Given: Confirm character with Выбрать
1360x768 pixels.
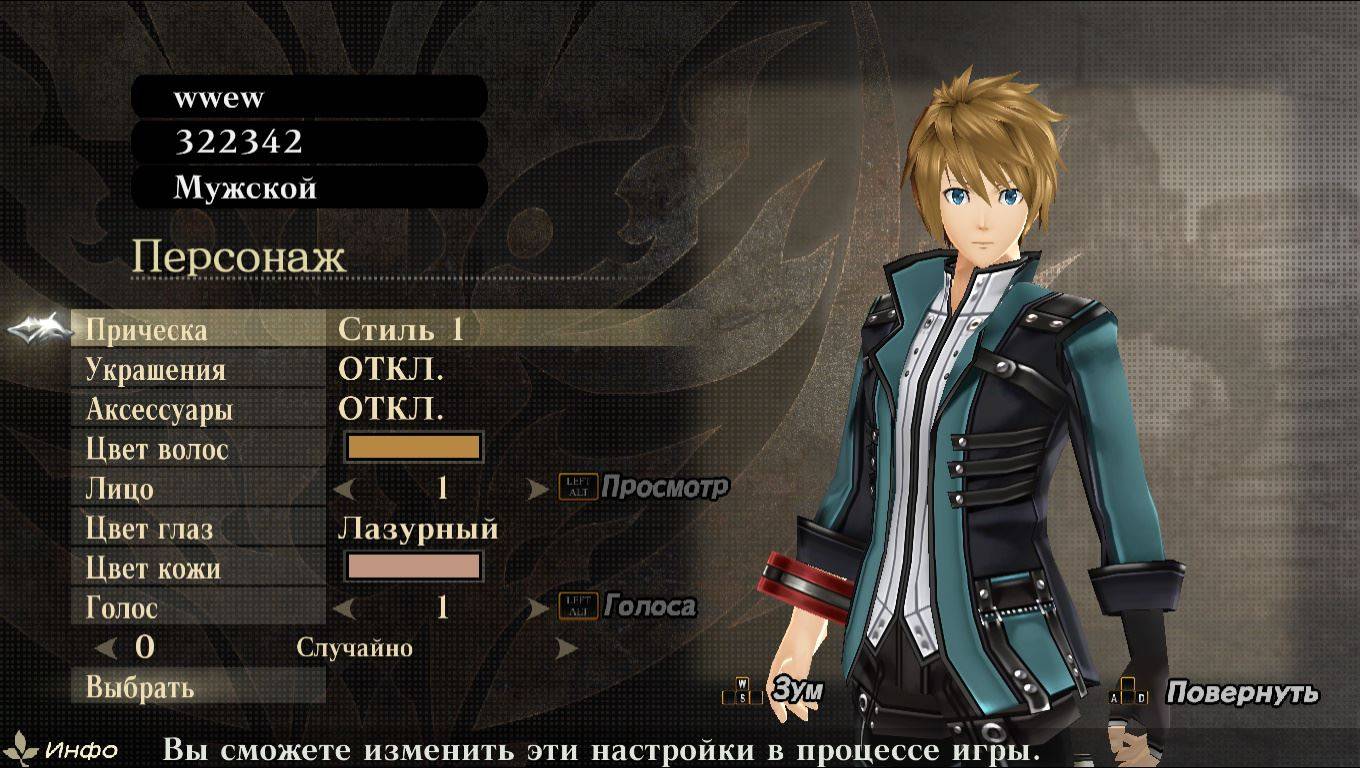Looking at the screenshot, I should [140, 687].
